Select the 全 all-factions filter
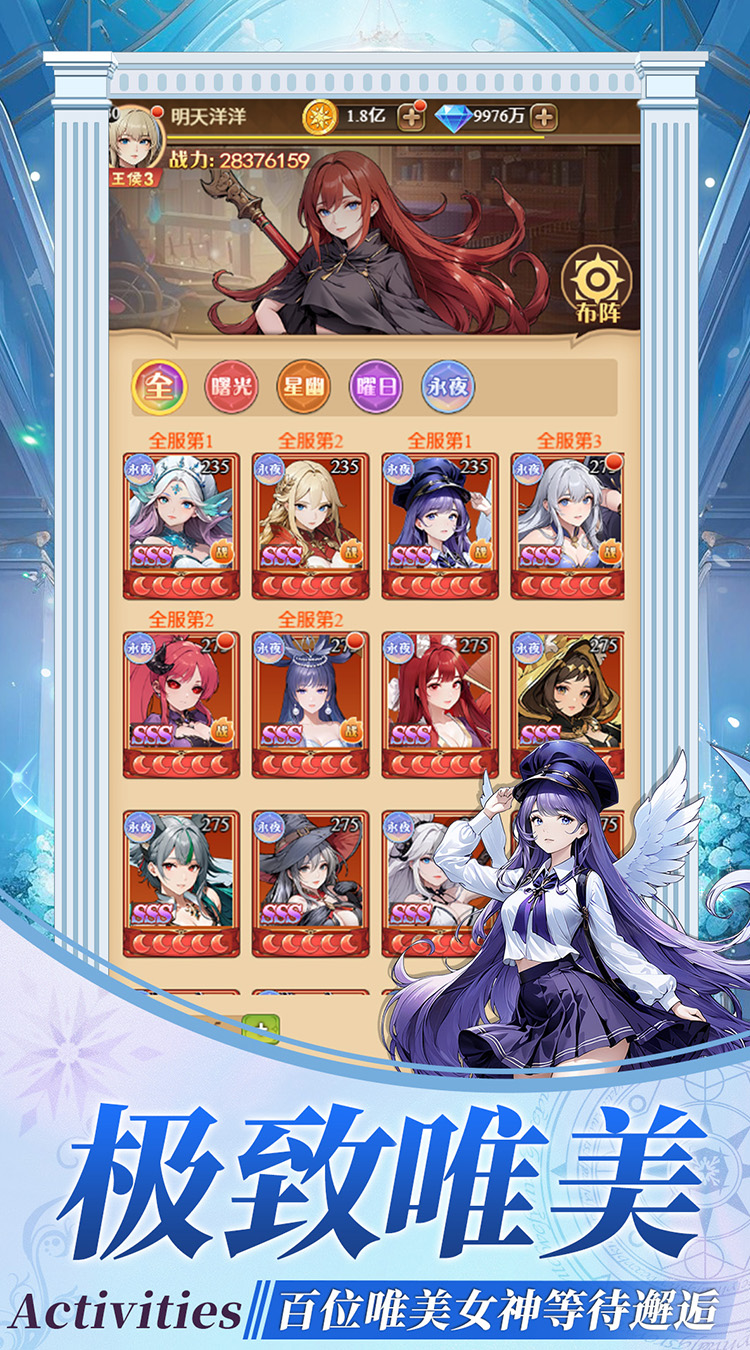 pos(158,388)
